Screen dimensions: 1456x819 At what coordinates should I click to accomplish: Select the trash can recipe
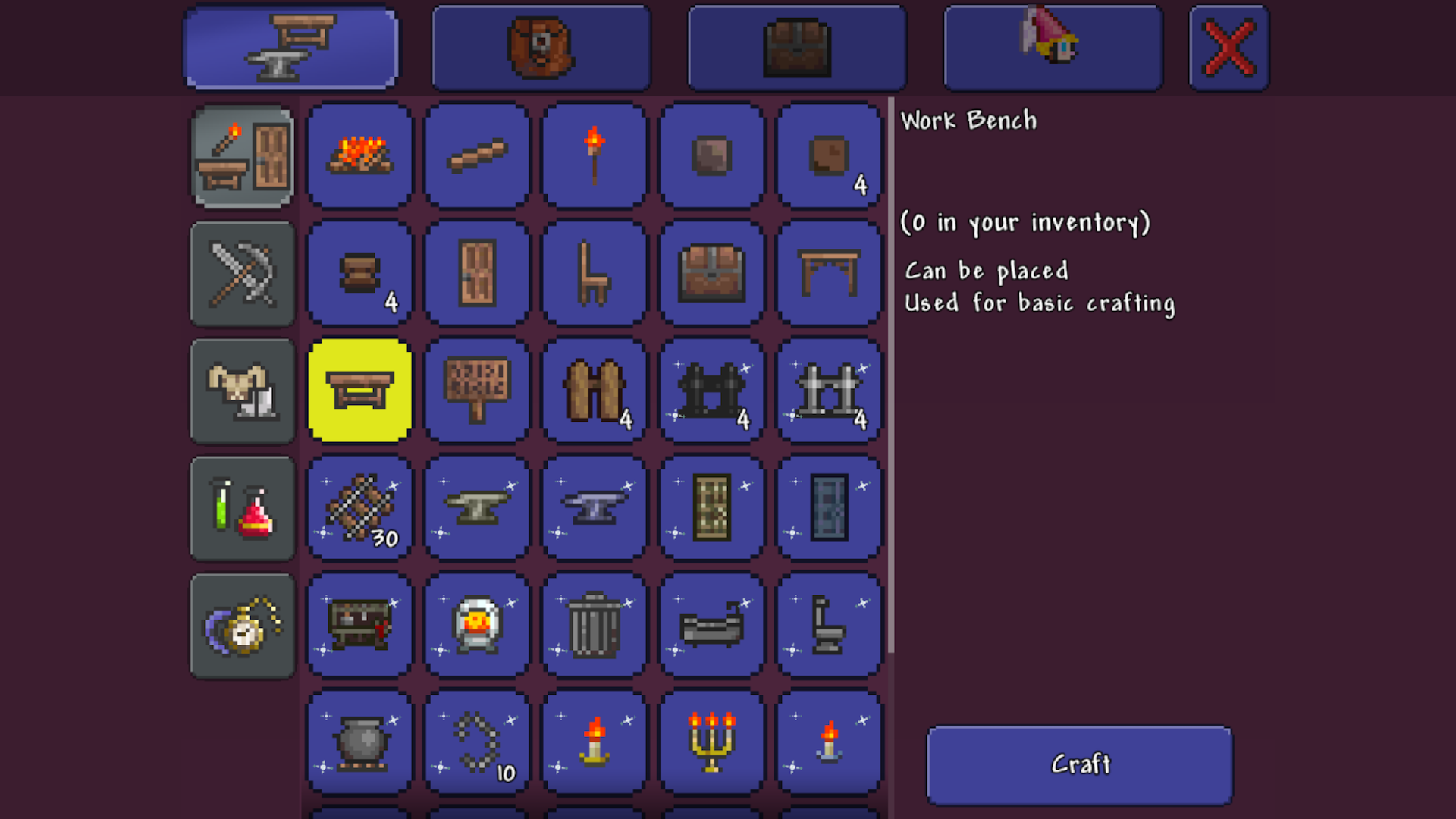point(595,626)
